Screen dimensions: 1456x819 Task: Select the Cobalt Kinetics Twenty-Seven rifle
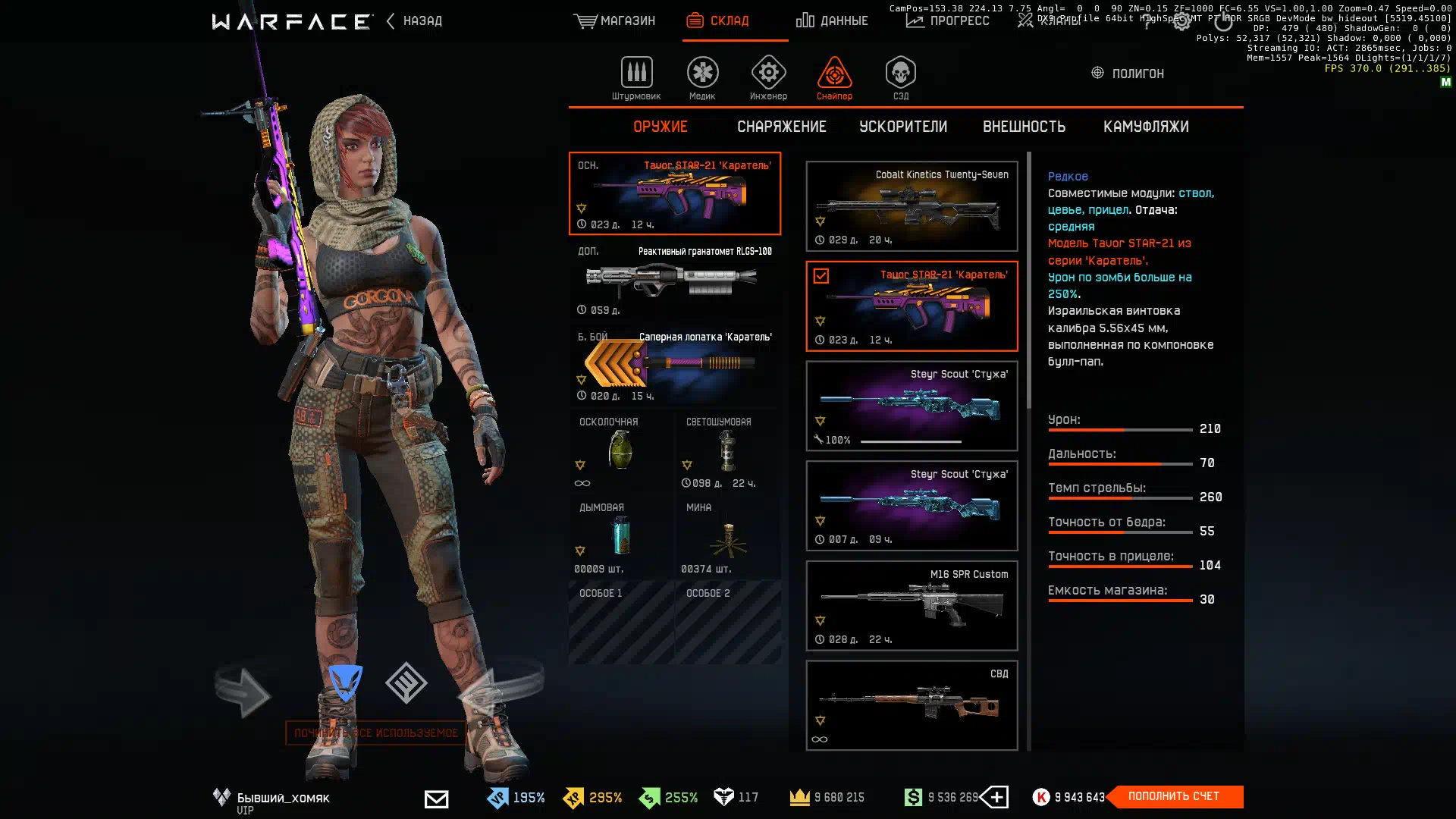click(912, 206)
